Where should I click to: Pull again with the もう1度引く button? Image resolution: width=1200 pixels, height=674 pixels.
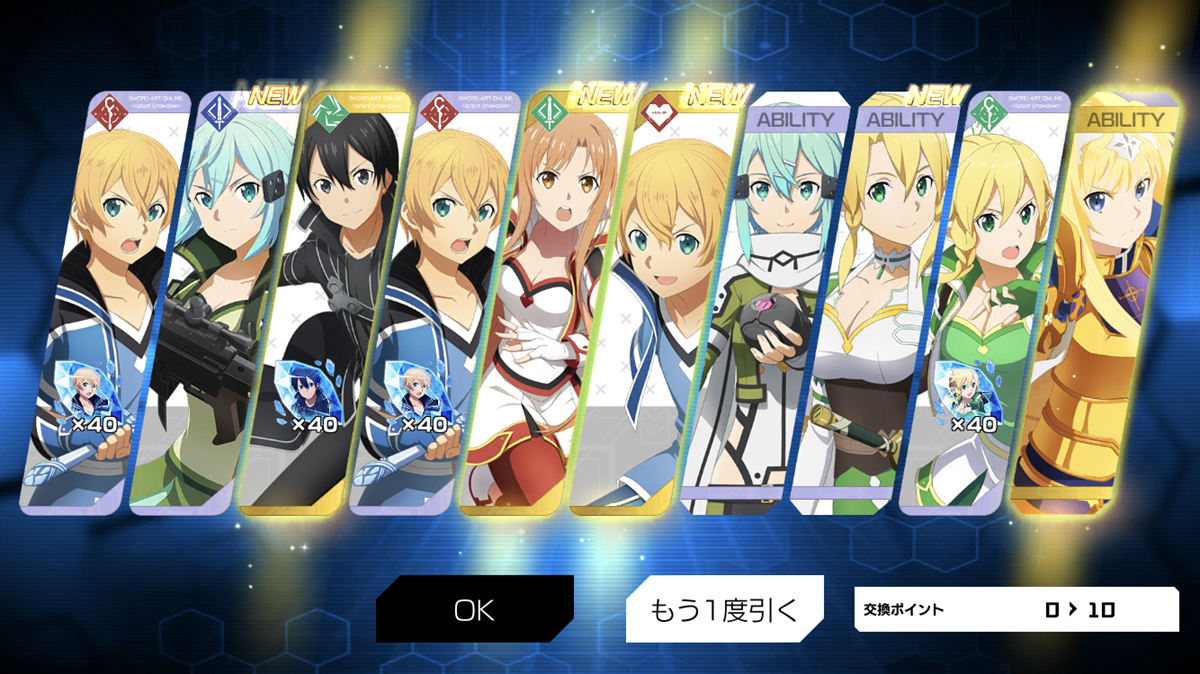724,609
